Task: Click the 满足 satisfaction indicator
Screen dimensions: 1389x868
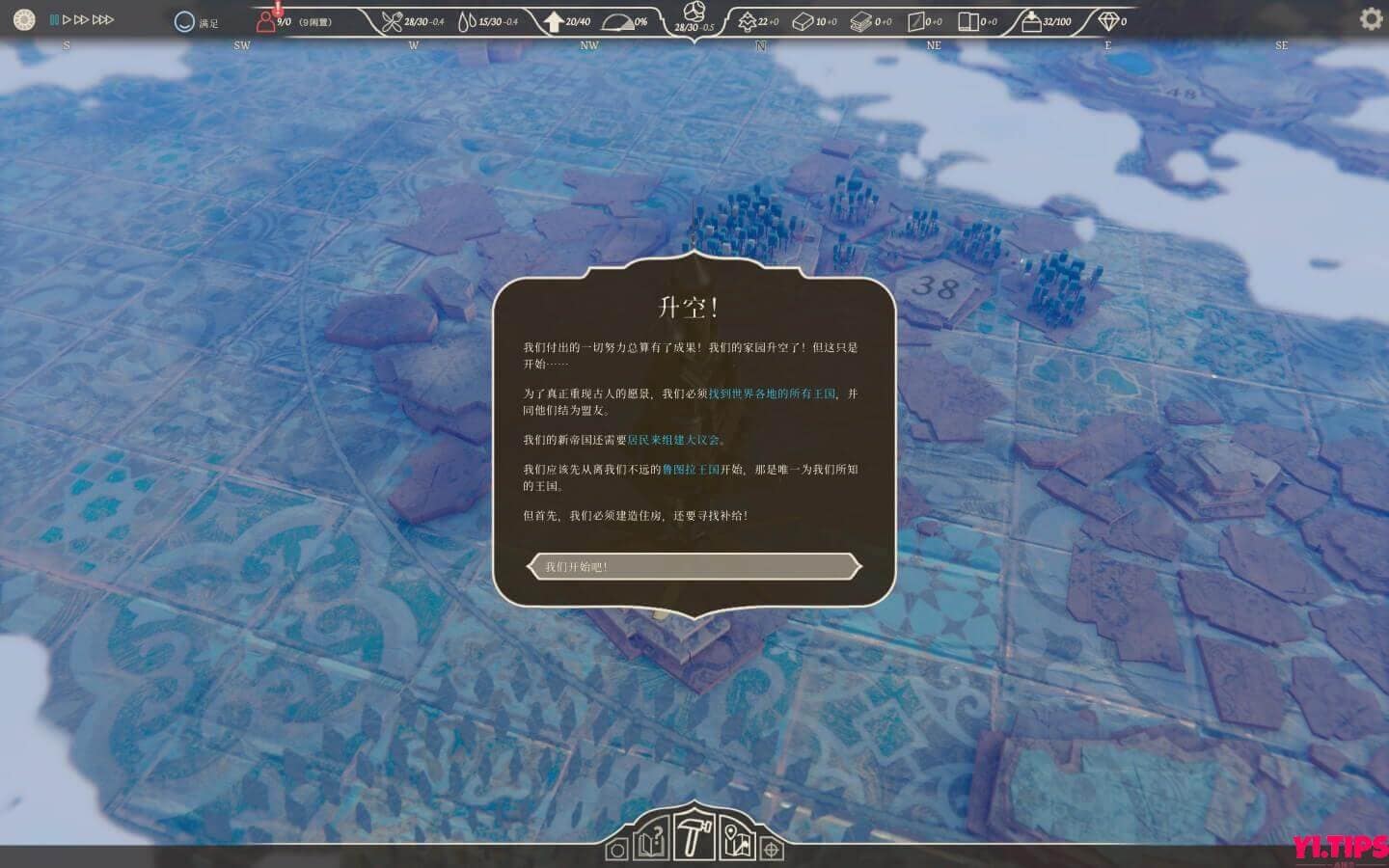Action: tap(197, 20)
